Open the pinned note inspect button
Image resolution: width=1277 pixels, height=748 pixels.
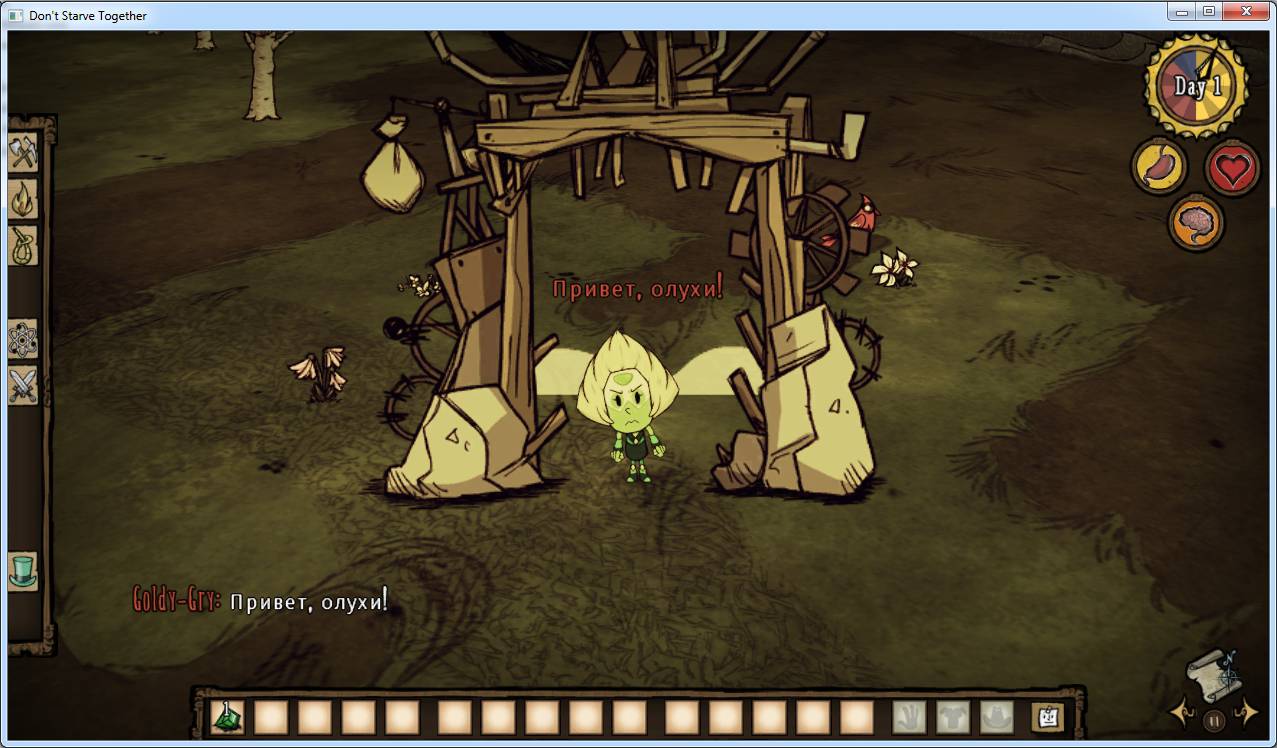[x=1047, y=716]
